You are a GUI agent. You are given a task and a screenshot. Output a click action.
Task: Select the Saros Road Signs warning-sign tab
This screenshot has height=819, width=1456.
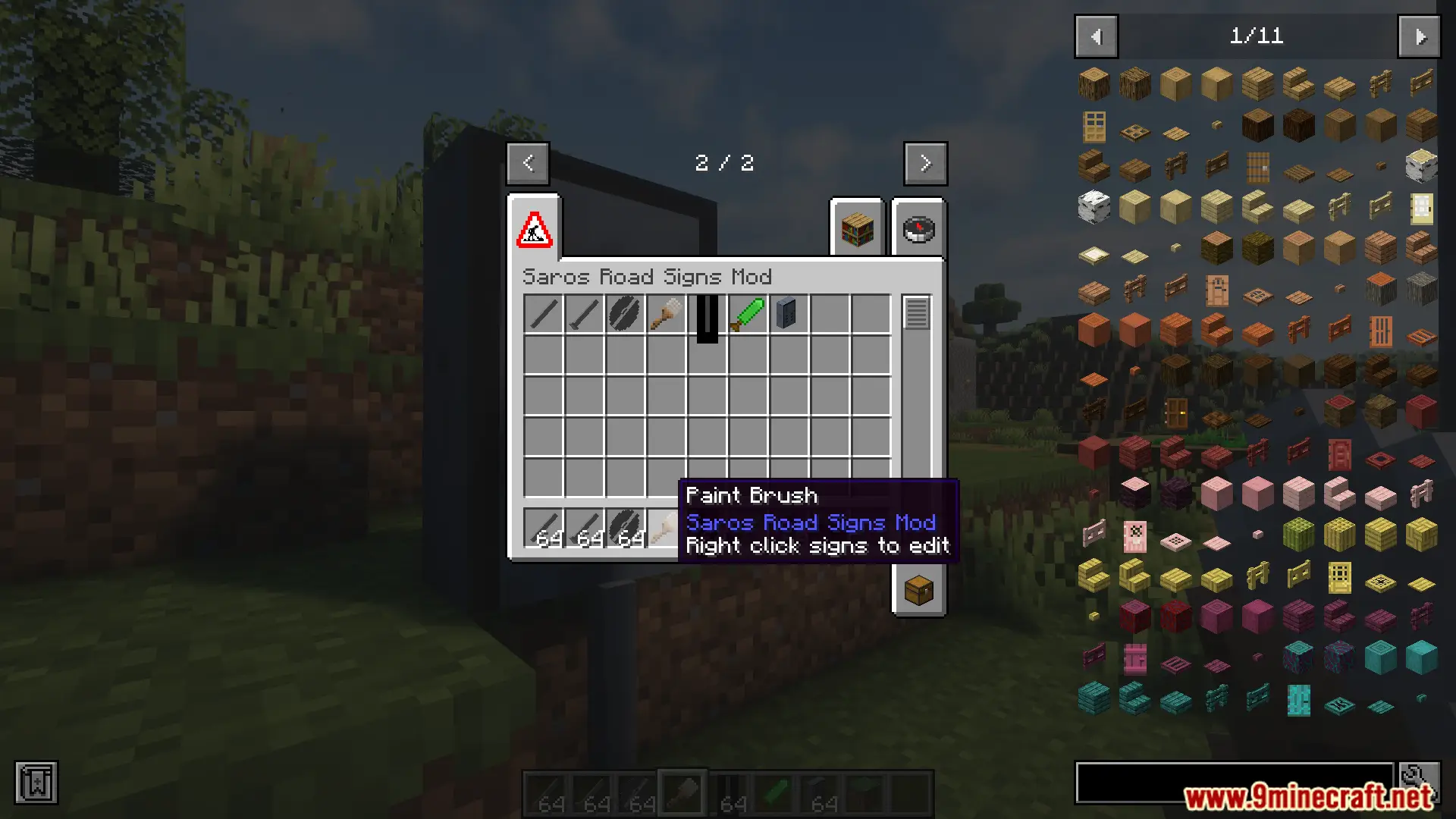(x=535, y=229)
